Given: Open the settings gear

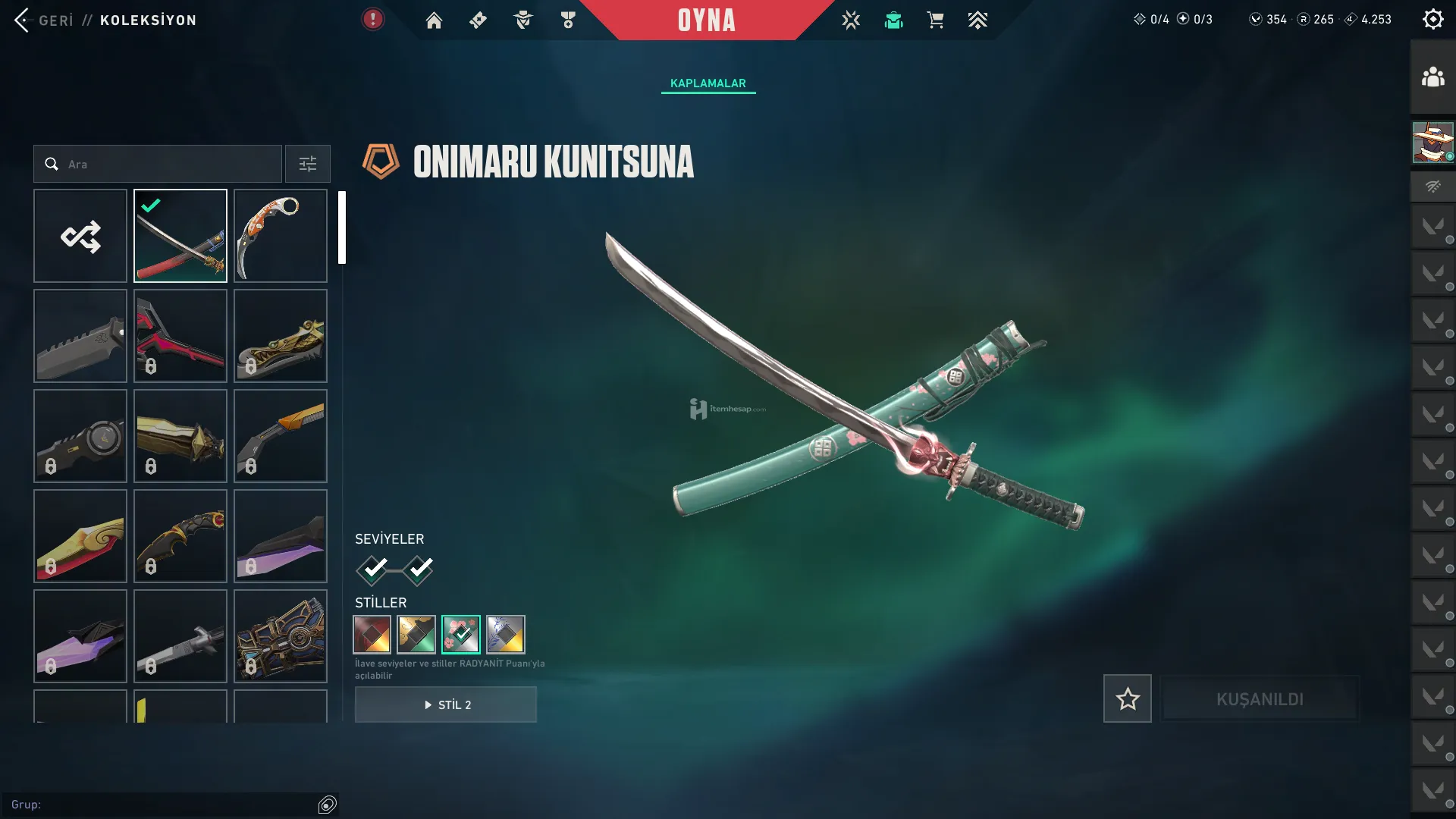Looking at the screenshot, I should point(1432,19).
